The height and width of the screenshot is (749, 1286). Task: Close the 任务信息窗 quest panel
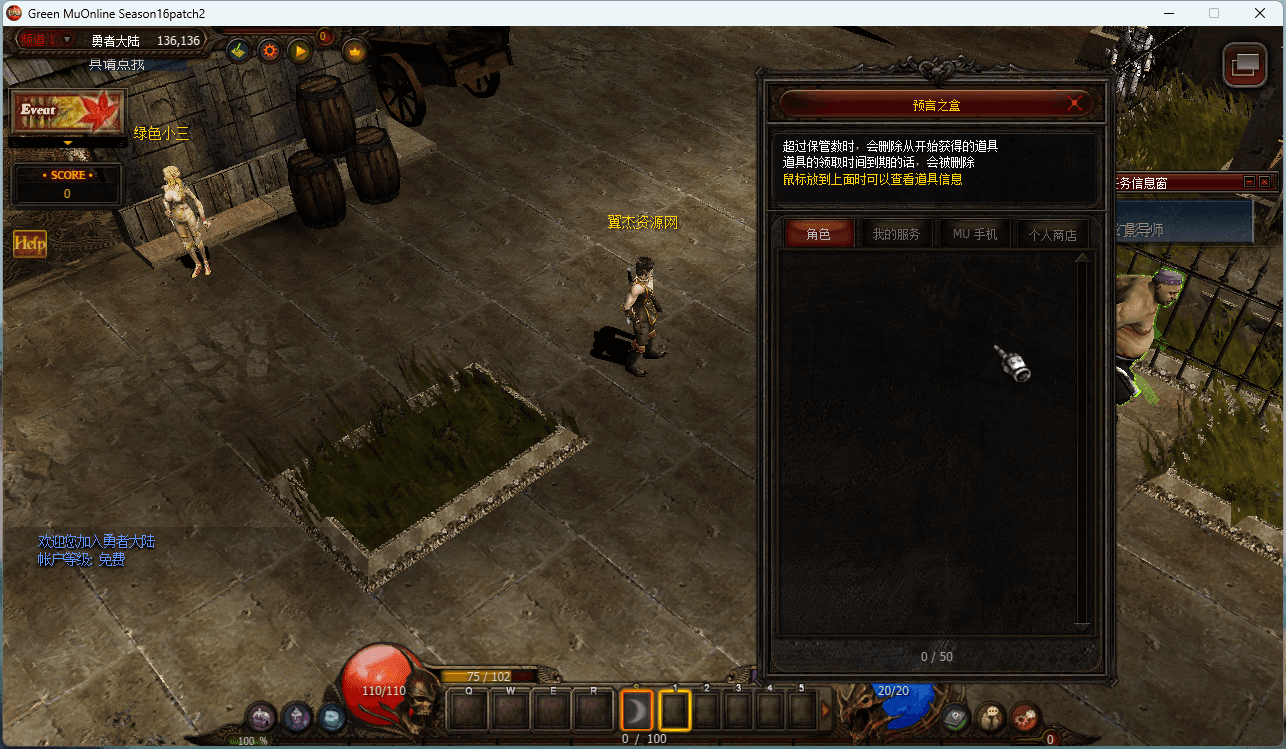(x=1264, y=182)
